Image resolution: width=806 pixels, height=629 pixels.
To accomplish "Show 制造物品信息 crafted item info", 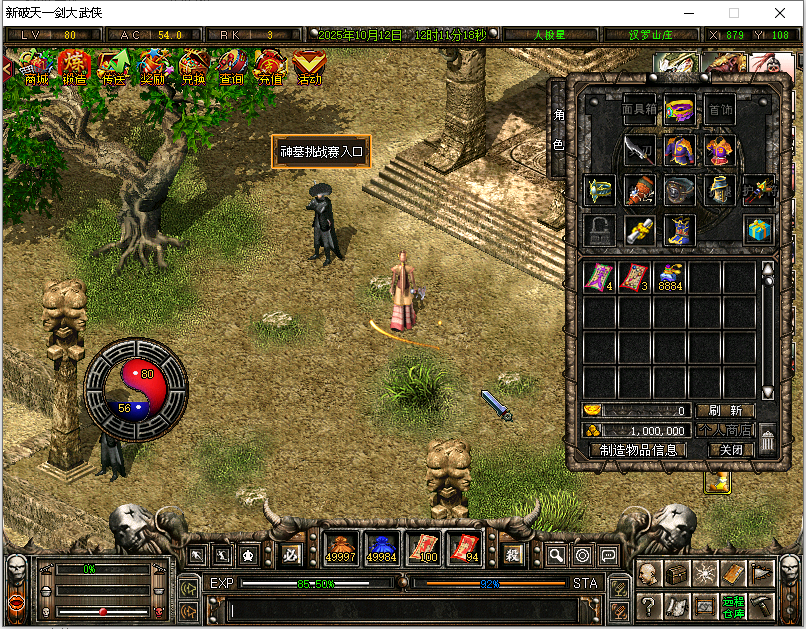I will [639, 450].
